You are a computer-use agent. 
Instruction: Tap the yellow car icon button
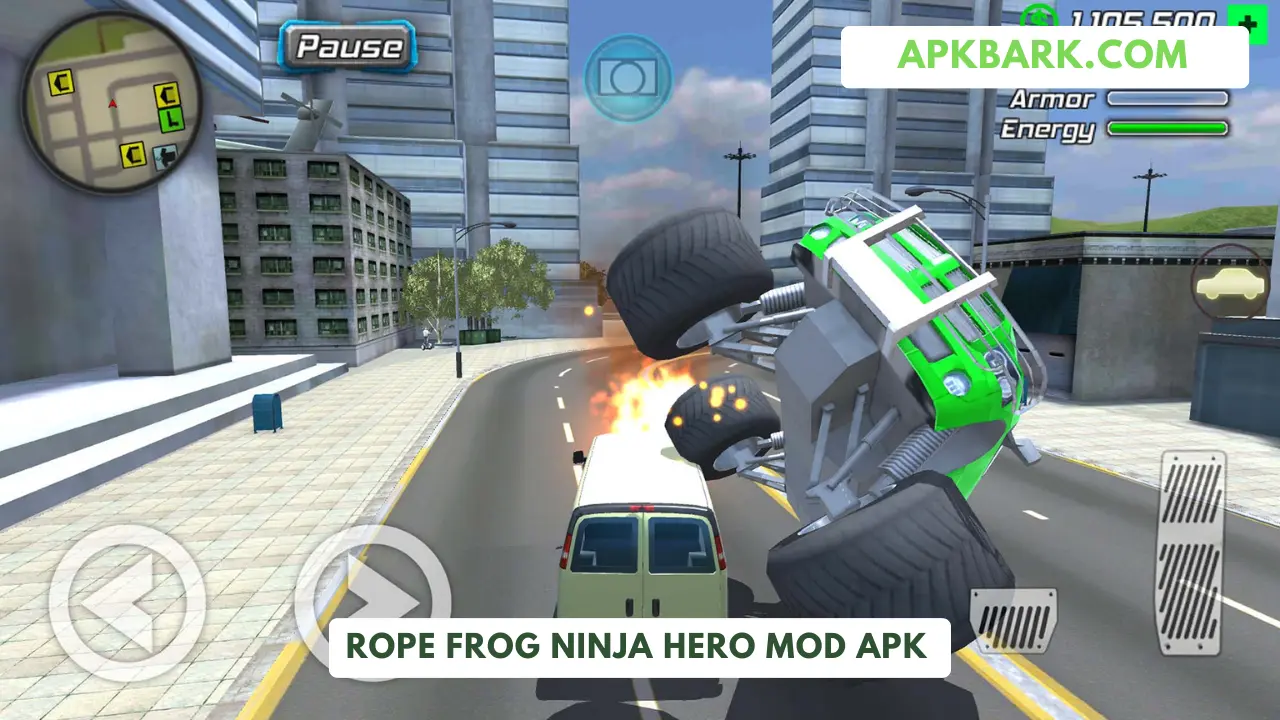pos(1230,283)
